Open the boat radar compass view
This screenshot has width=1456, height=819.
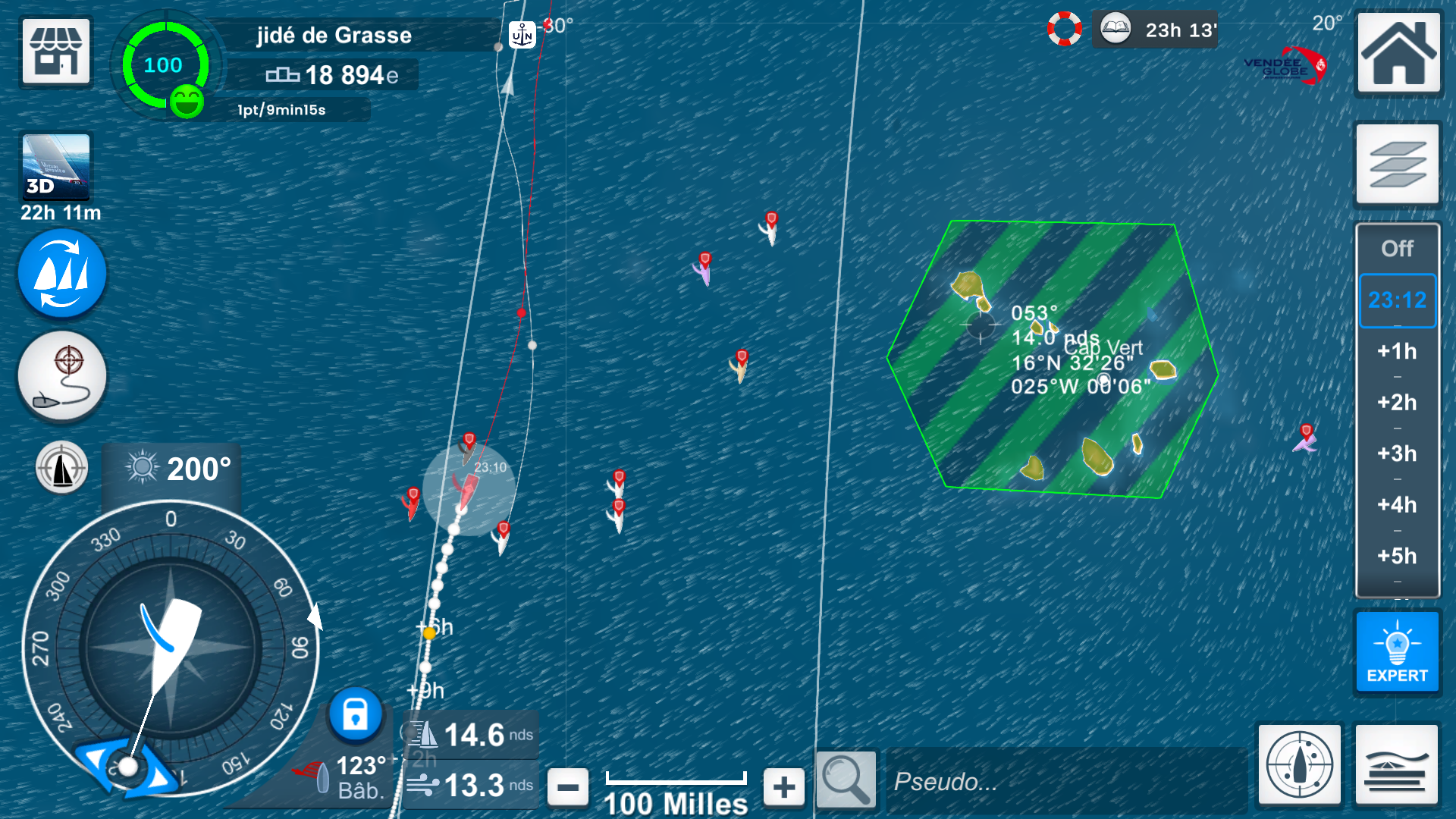pyautogui.click(x=1299, y=764)
